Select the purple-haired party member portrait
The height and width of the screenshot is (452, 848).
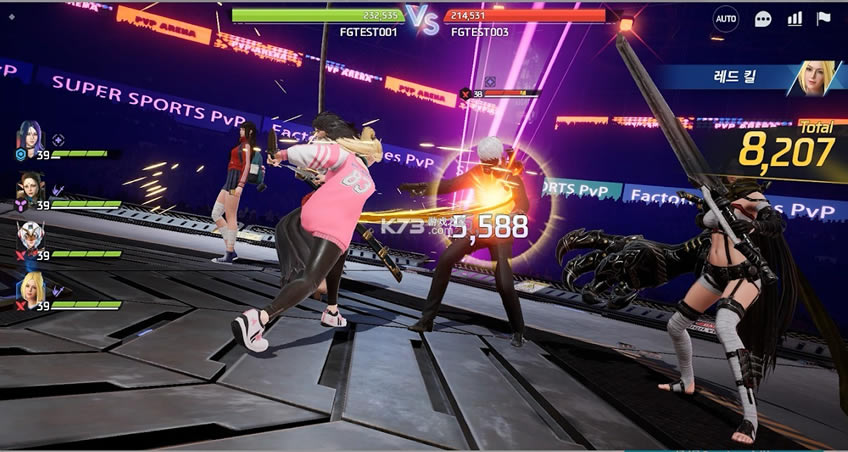[x=28, y=137]
